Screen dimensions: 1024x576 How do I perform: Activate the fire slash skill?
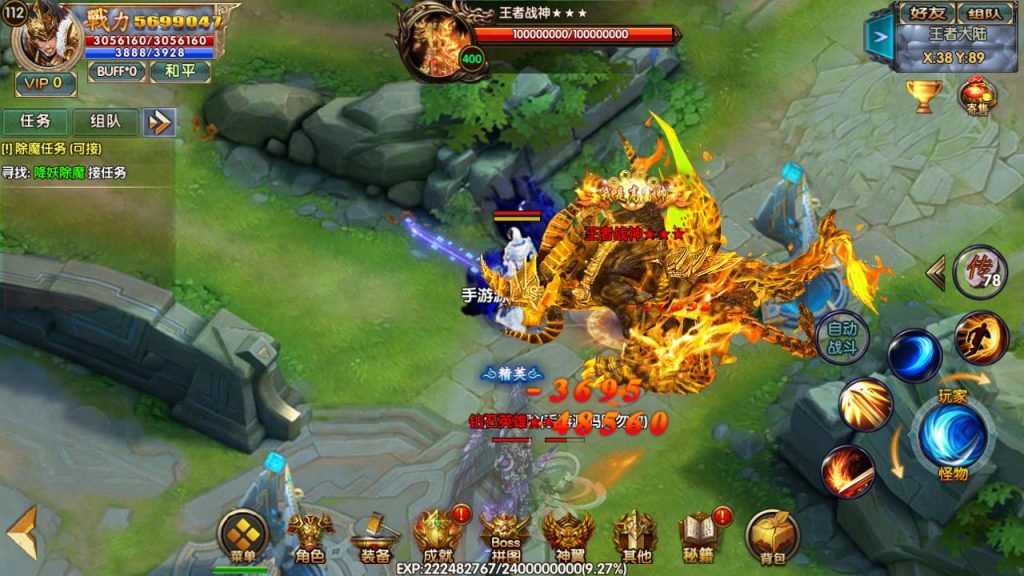[x=848, y=471]
